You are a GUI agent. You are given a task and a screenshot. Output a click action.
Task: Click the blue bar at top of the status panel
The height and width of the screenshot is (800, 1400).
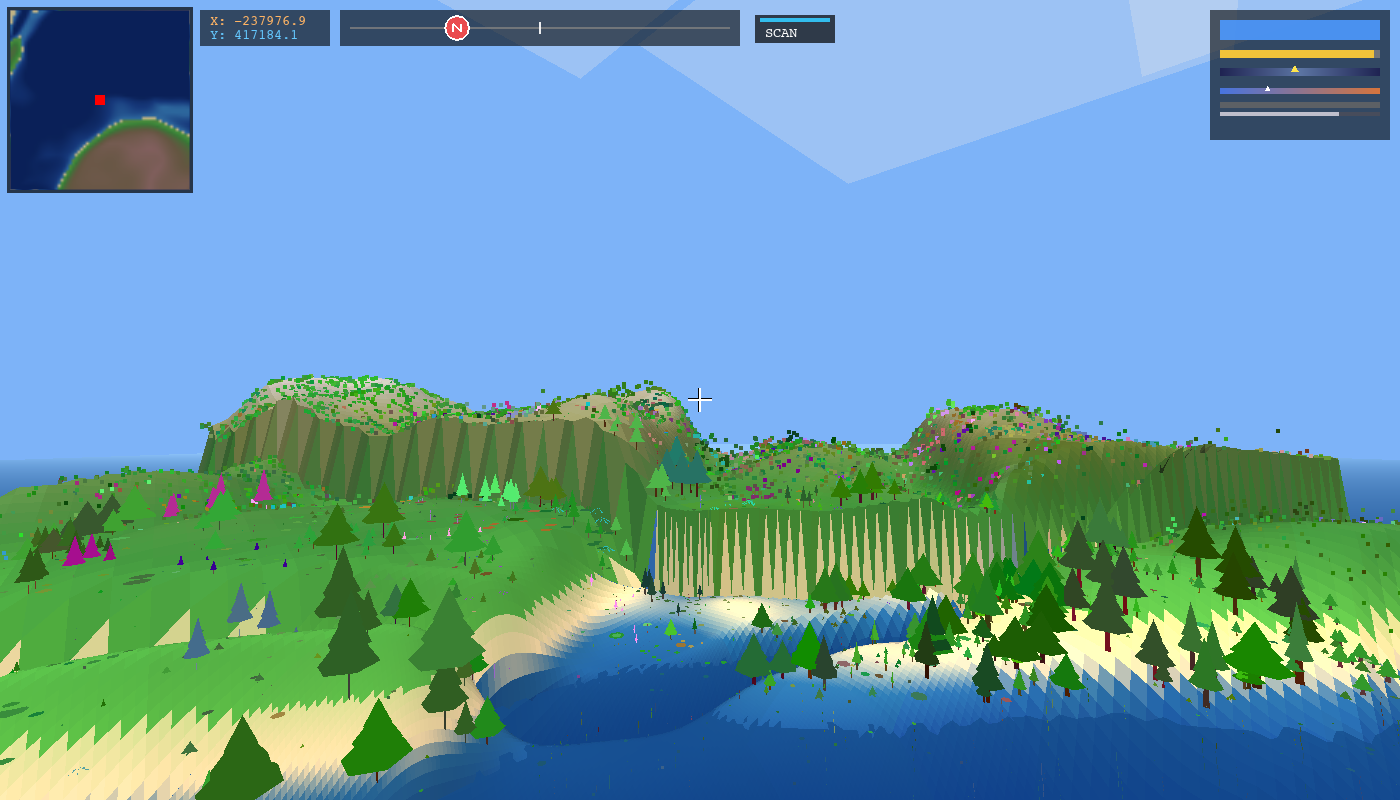1299,30
